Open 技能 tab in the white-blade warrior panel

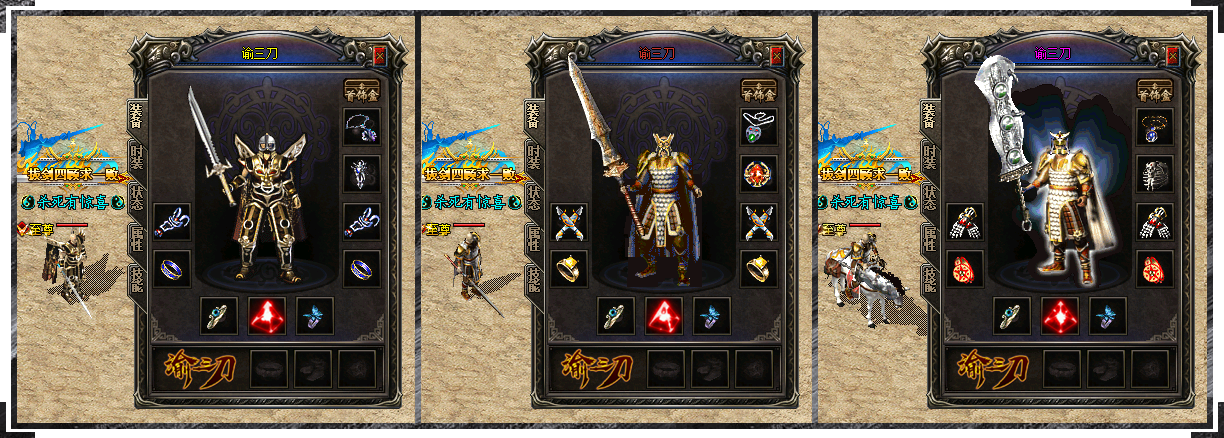click(932, 278)
